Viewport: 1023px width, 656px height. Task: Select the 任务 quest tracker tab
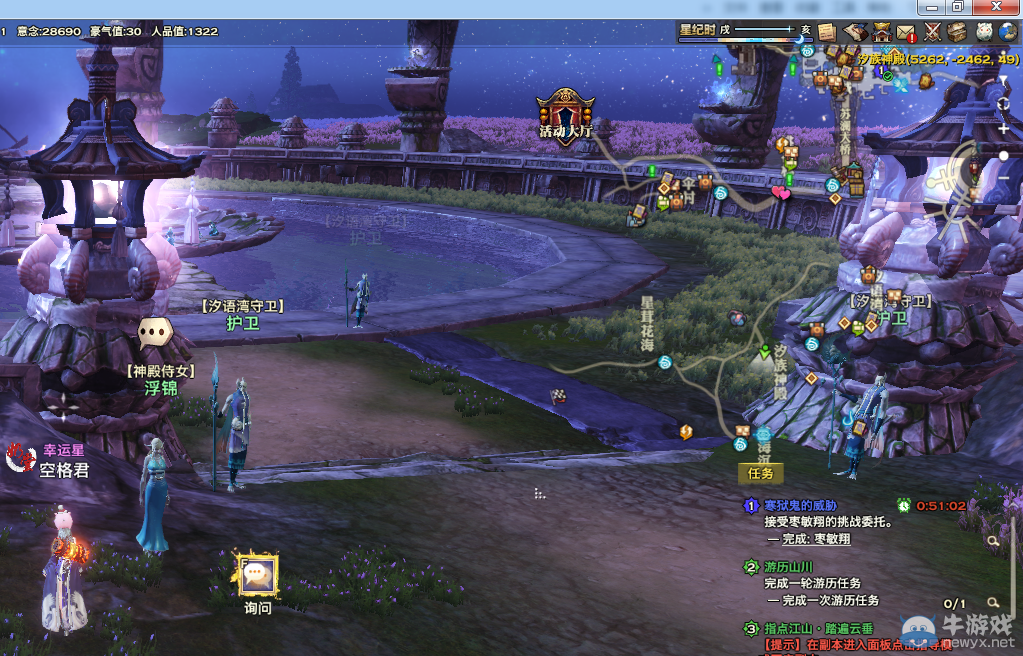762,473
